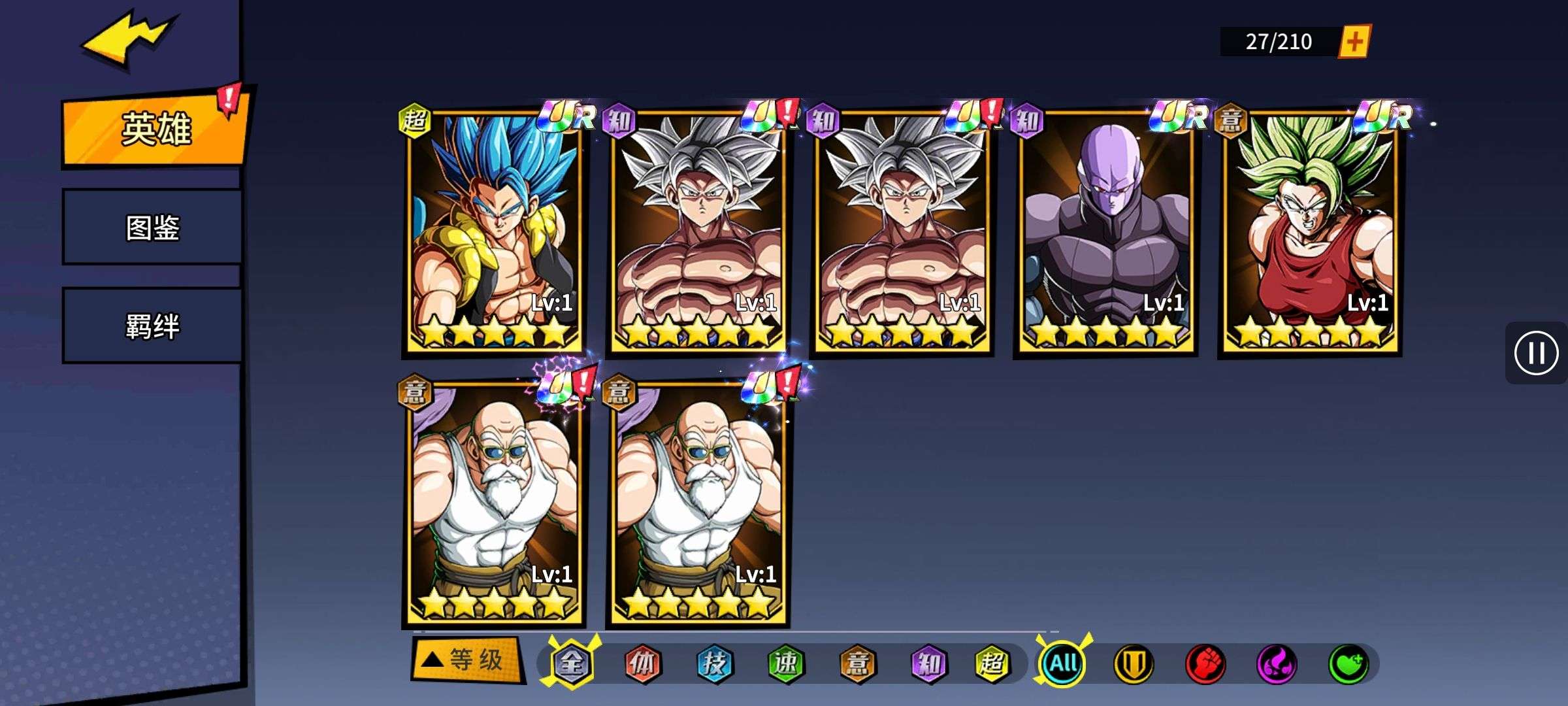Open the 图鉴 collection tab
The width and height of the screenshot is (1568, 706).
pos(152,227)
